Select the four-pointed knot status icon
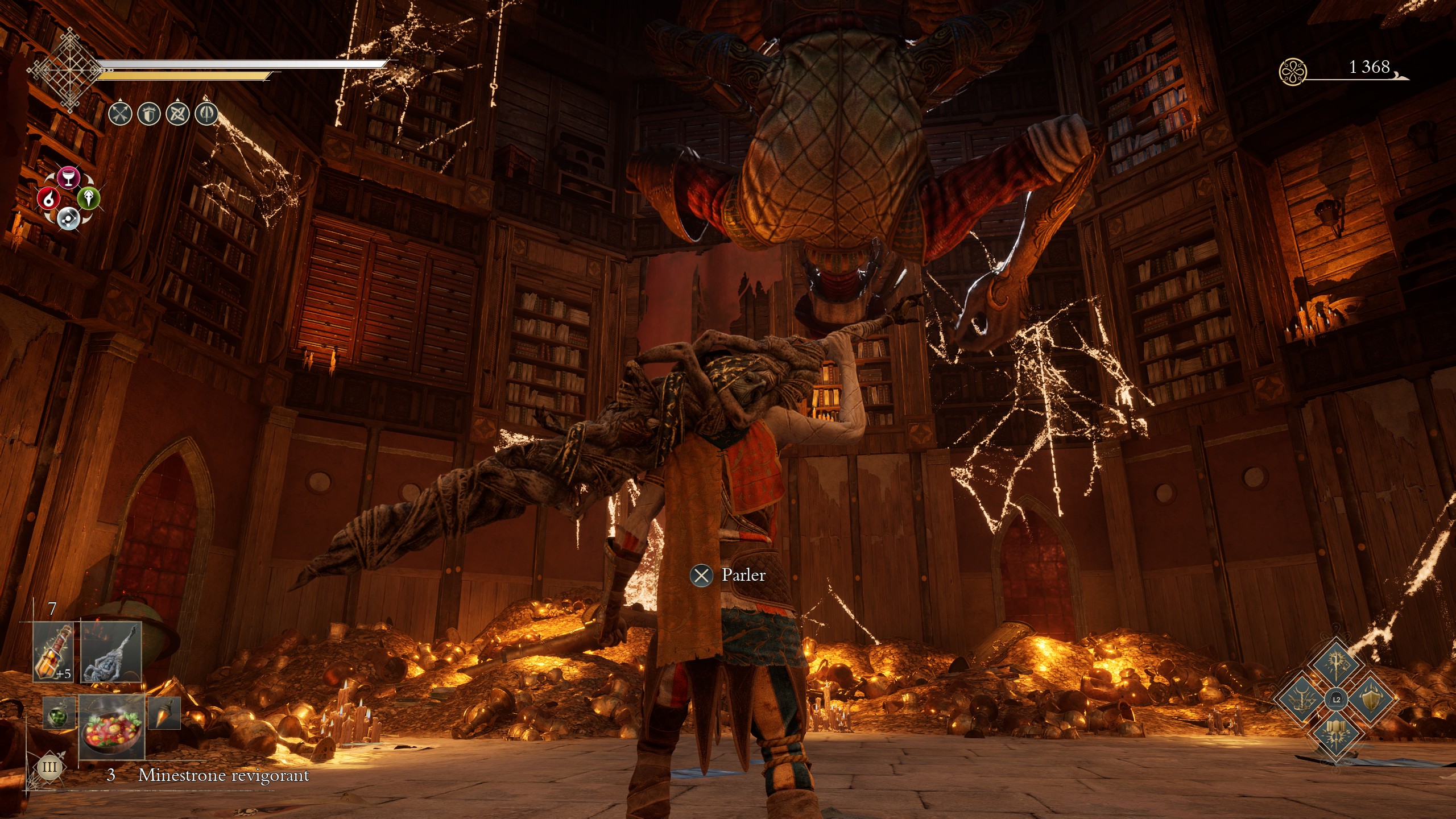 click(177, 114)
